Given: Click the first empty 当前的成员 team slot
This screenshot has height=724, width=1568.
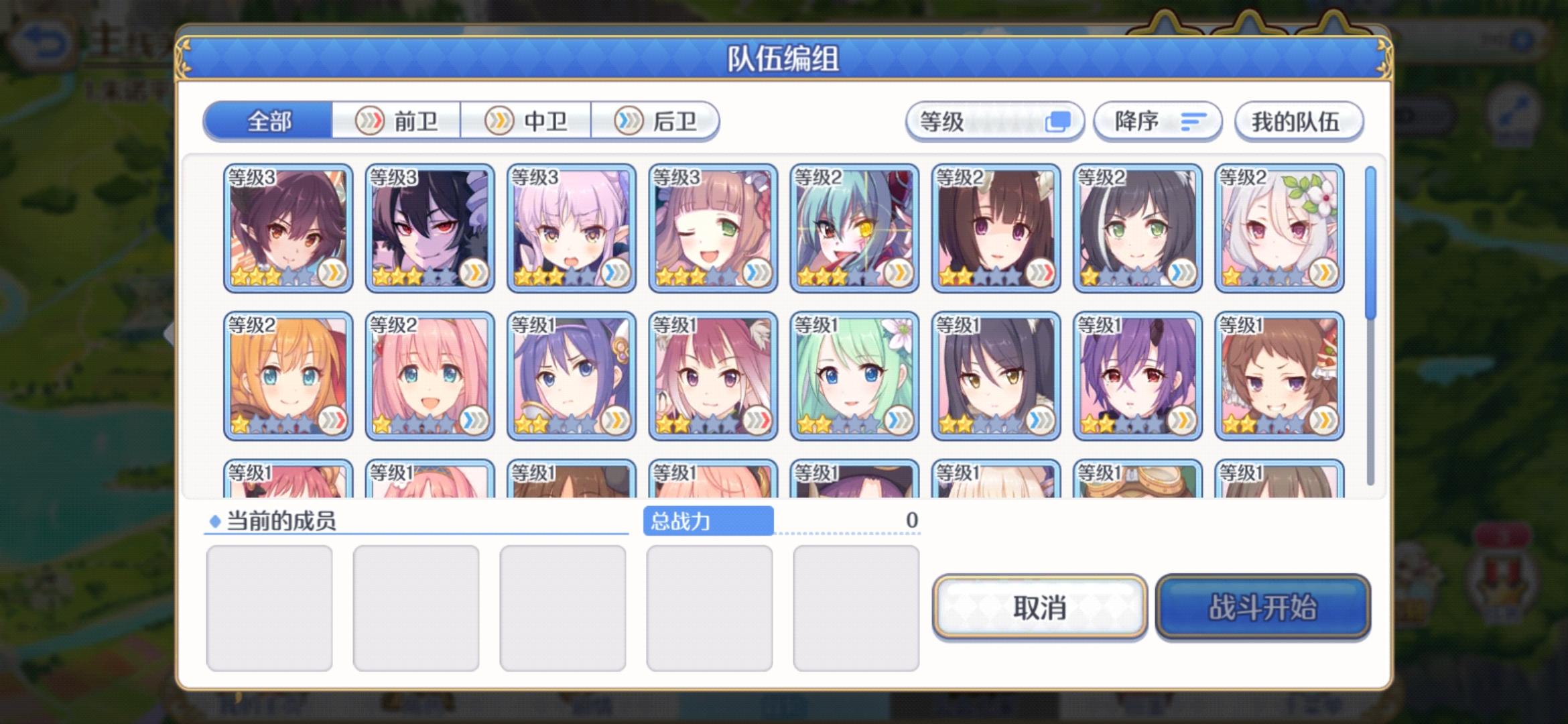Looking at the screenshot, I should (x=271, y=607).
